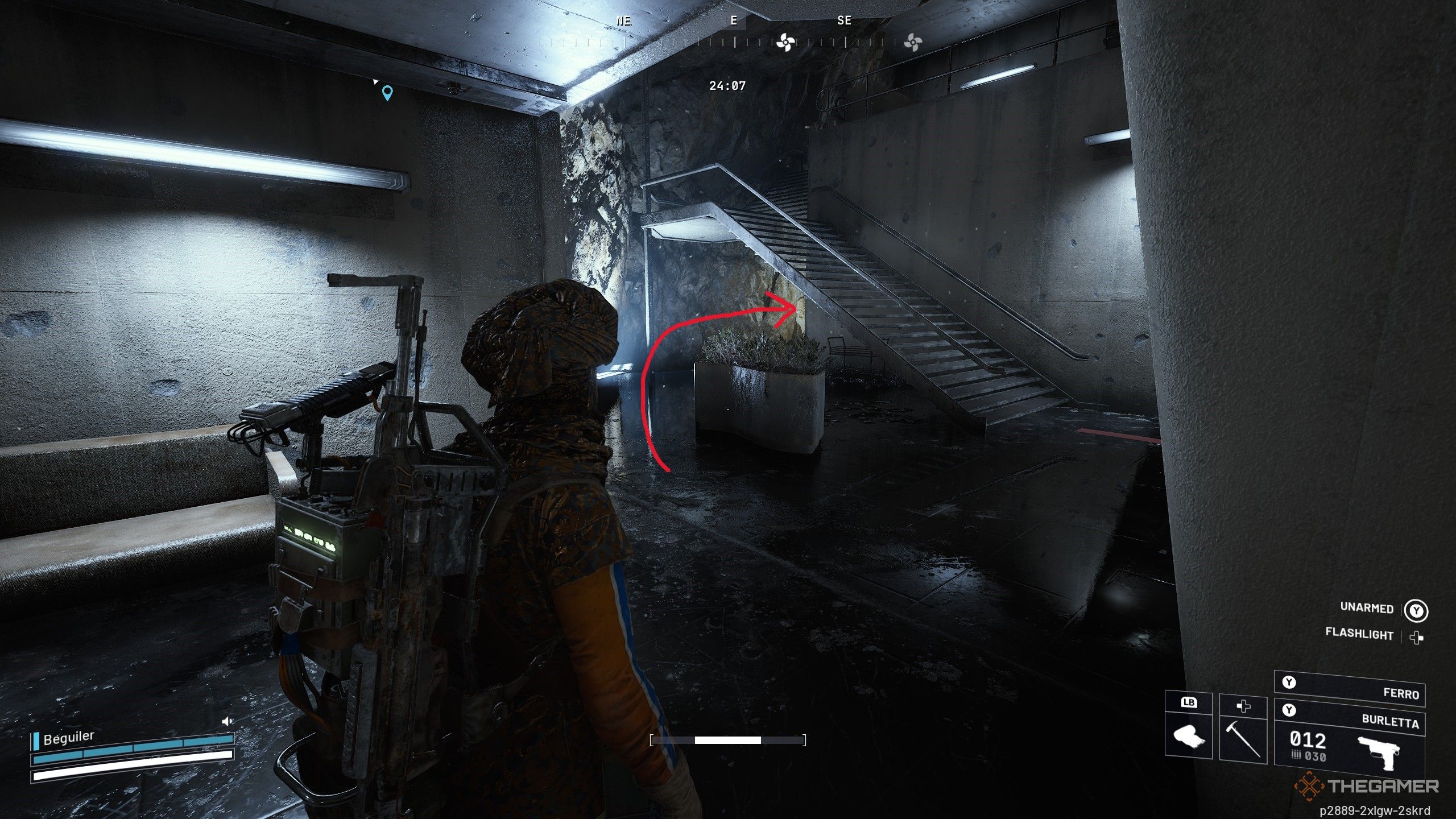Expand the Y button prompt beside FERRO
The image size is (1456, 819).
(1289, 682)
